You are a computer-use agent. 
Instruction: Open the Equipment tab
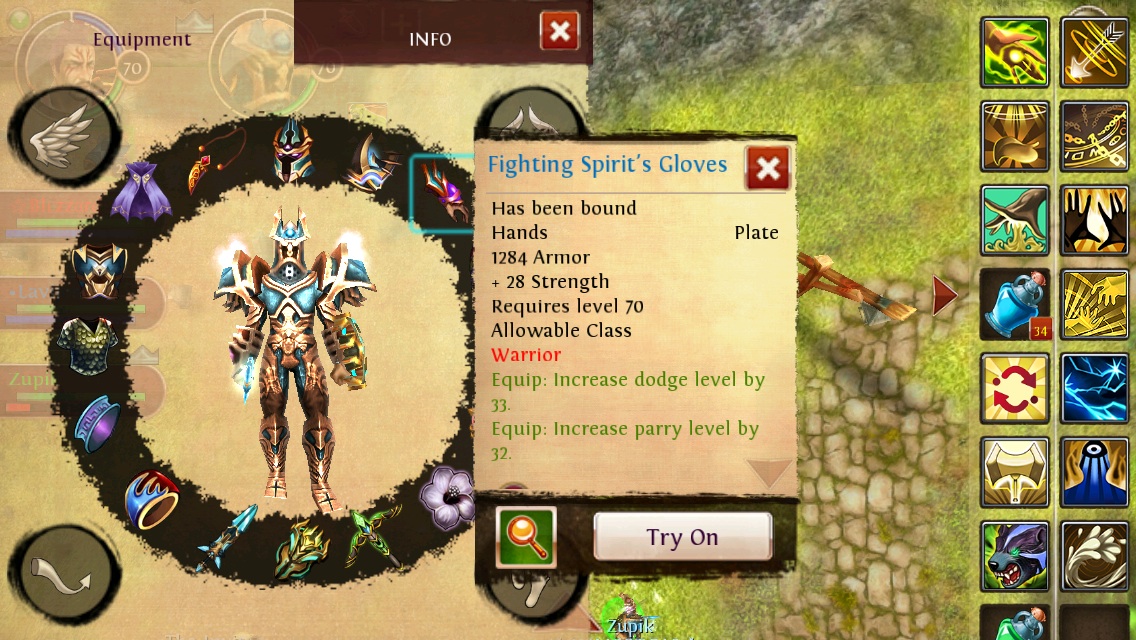(x=142, y=40)
